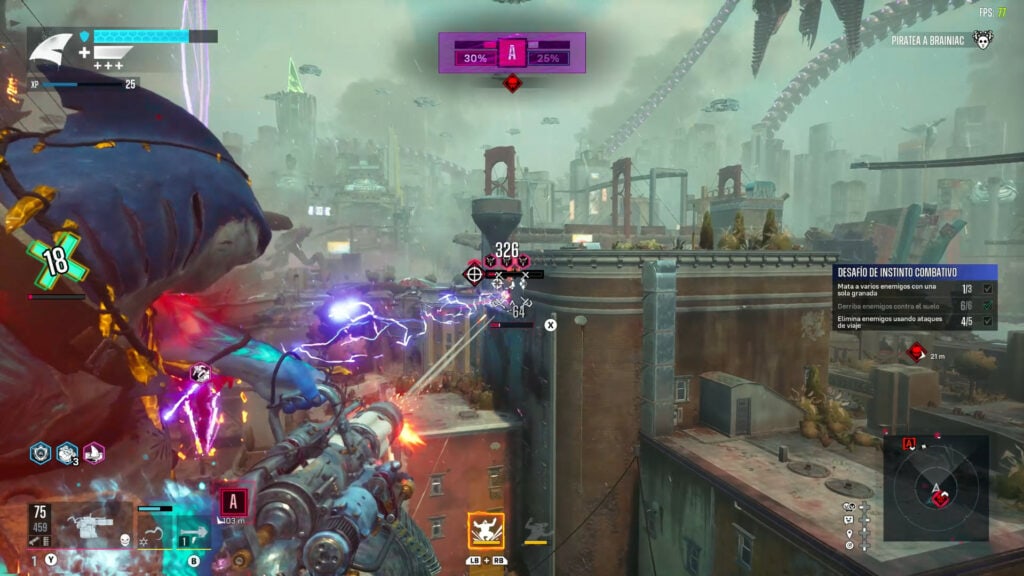Click the pink capture point A panel
The height and width of the screenshot is (576, 1024).
[x=512, y=53]
